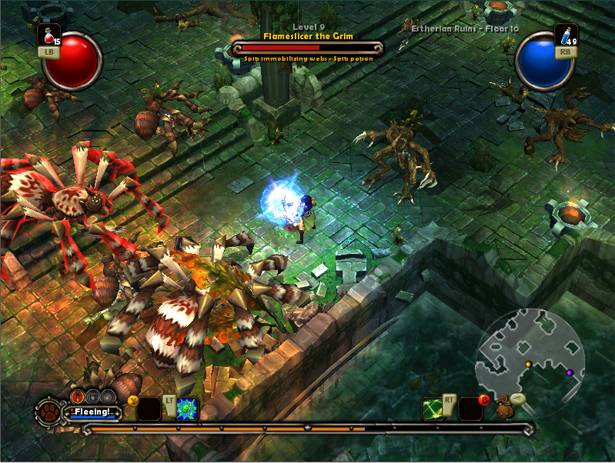Select the pet paw portrait
Screen dimensions: 615x463
47,411
